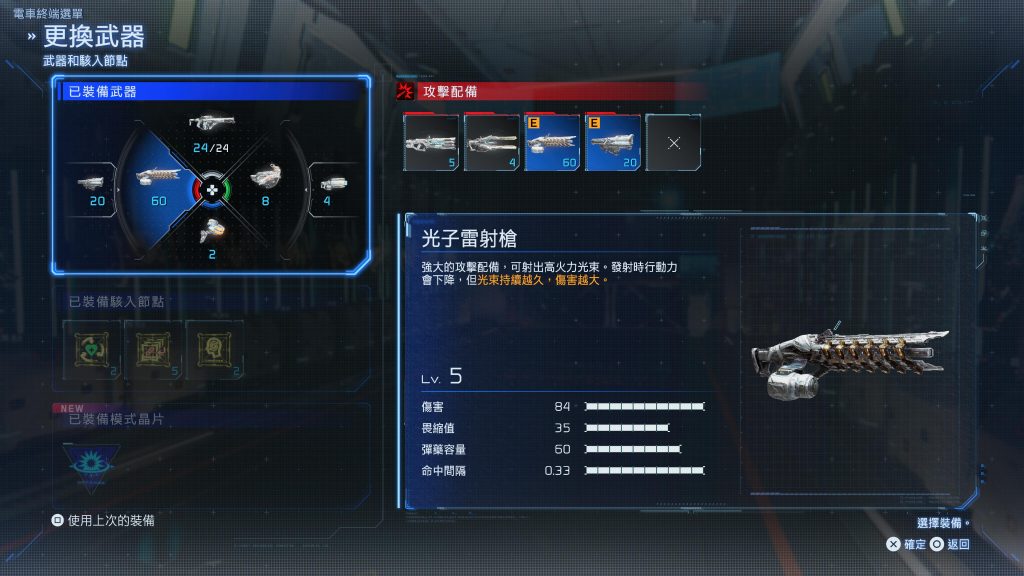Select the equipped attack weapon with 20 ammo

click(x=613, y=143)
